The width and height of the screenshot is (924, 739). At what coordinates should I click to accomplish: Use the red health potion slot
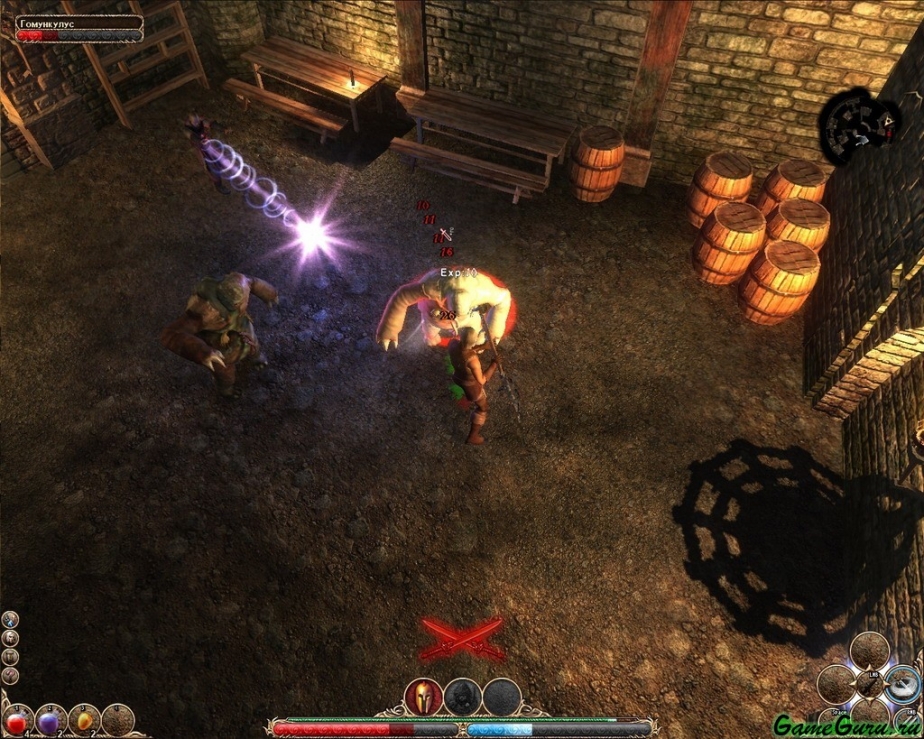point(18,720)
